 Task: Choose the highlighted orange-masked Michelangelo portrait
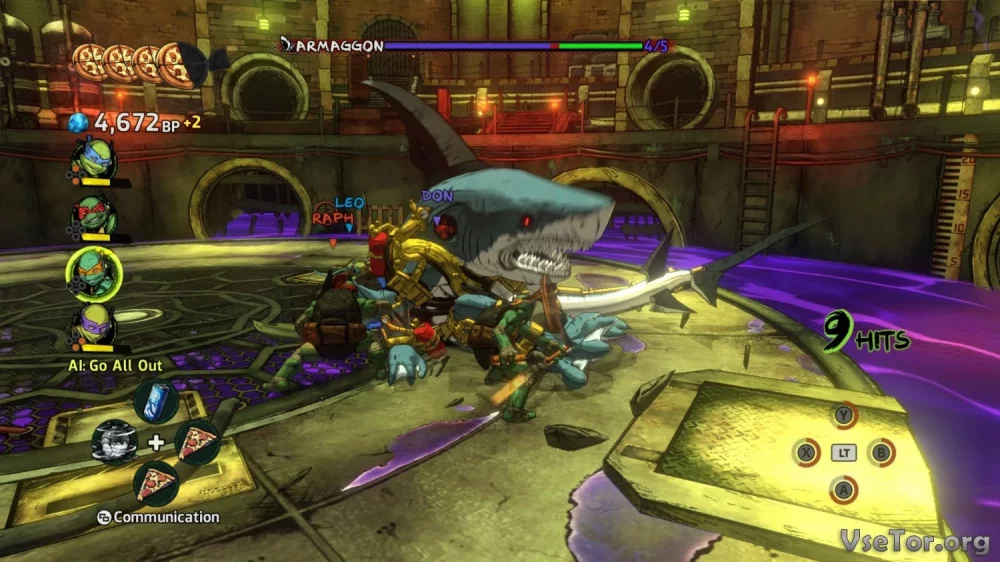94,272
